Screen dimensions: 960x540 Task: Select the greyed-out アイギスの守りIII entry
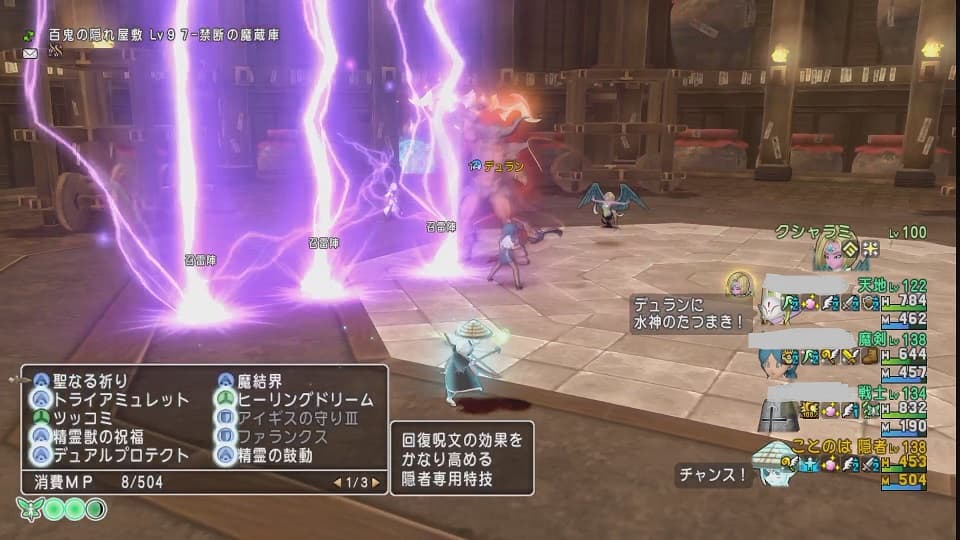(x=298, y=418)
